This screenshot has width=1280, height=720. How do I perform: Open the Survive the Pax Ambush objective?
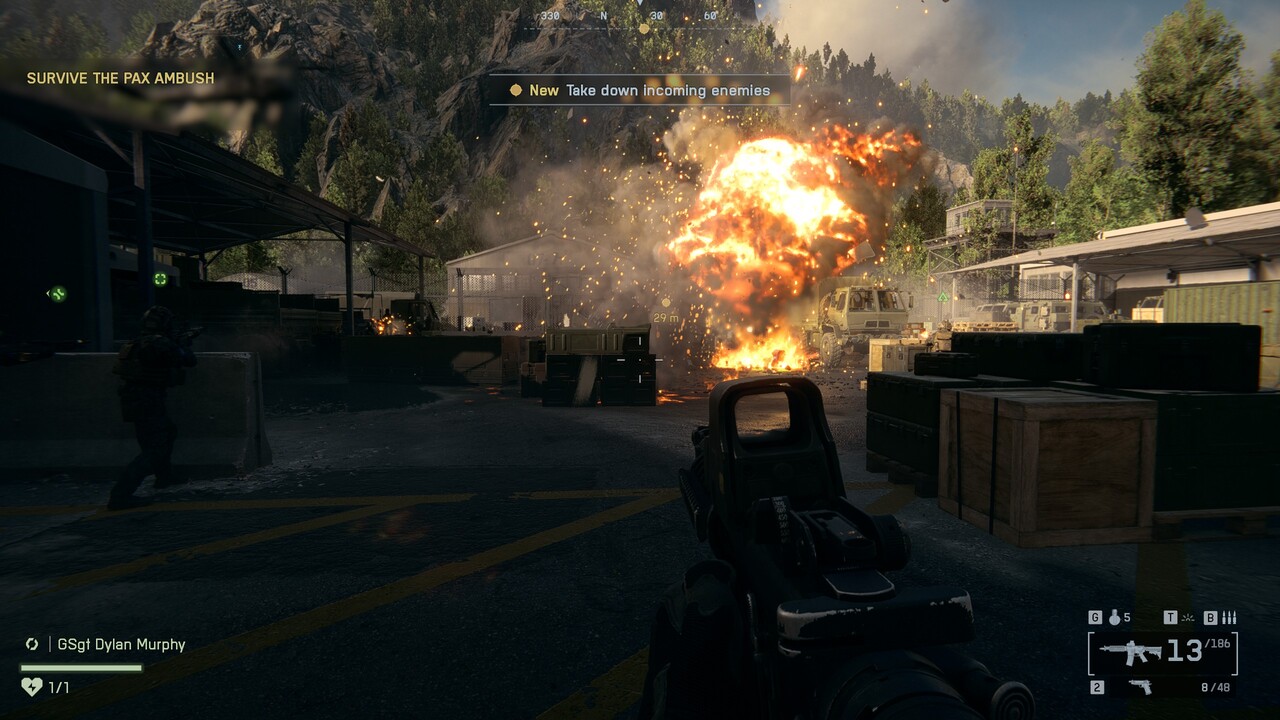pyautogui.click(x=120, y=78)
